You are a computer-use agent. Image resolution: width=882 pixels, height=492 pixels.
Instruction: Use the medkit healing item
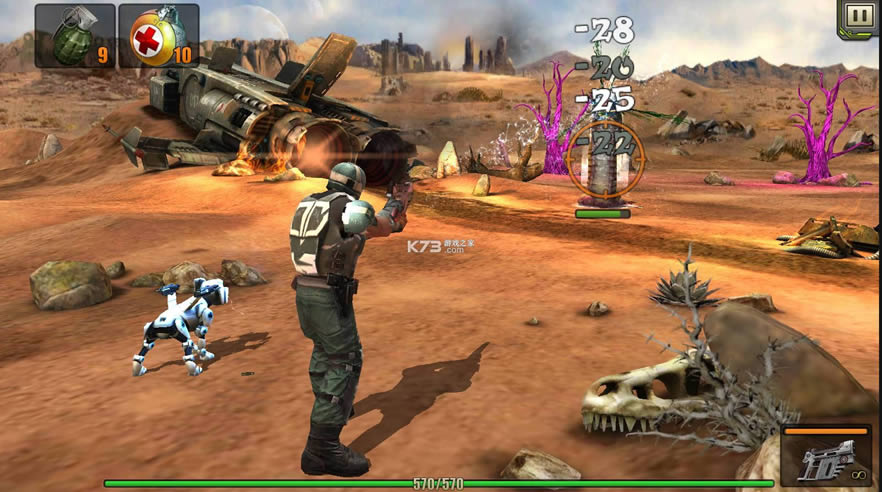click(x=158, y=35)
